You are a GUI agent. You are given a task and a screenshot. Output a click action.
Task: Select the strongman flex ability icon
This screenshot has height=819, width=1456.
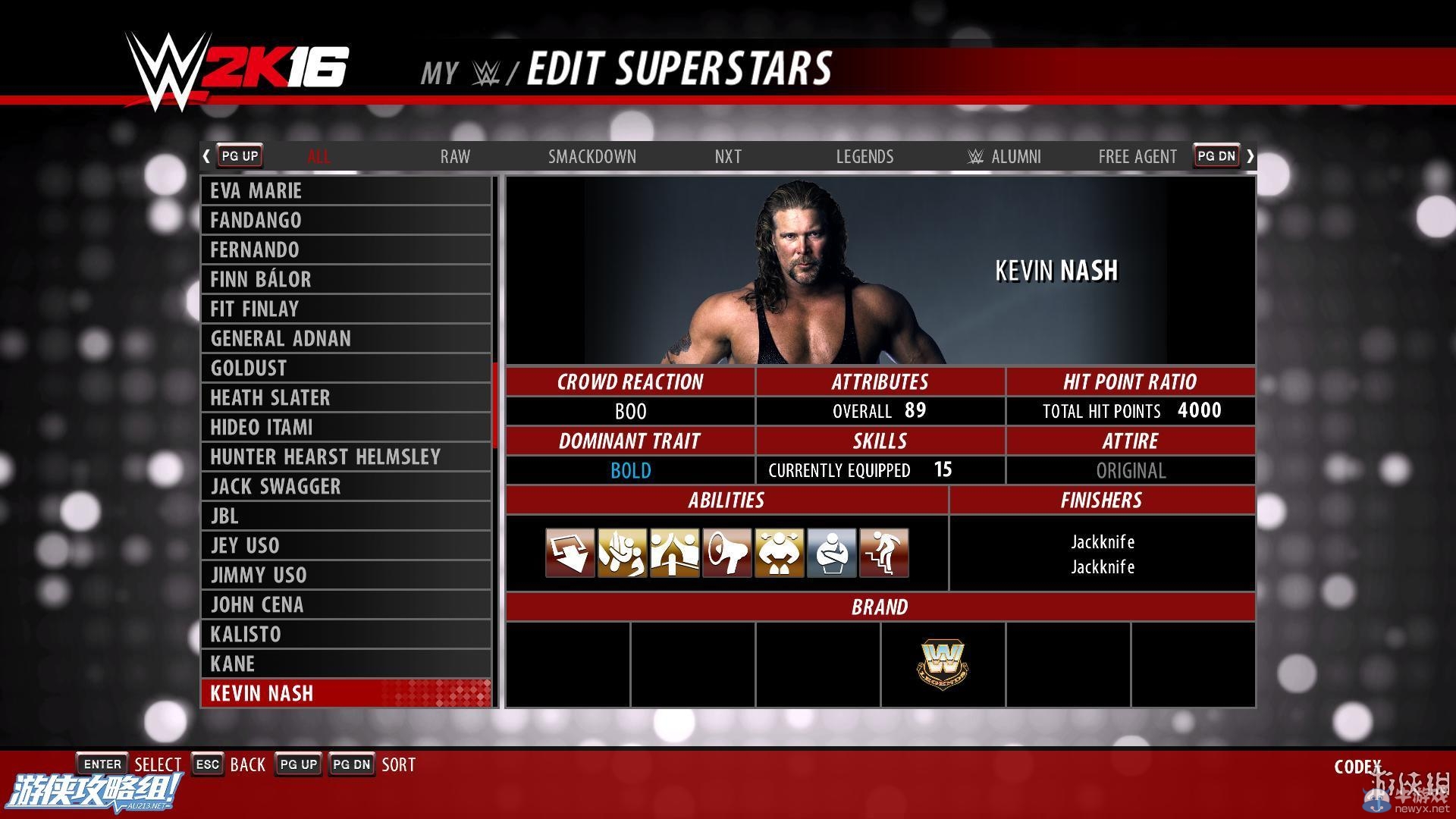[x=779, y=552]
